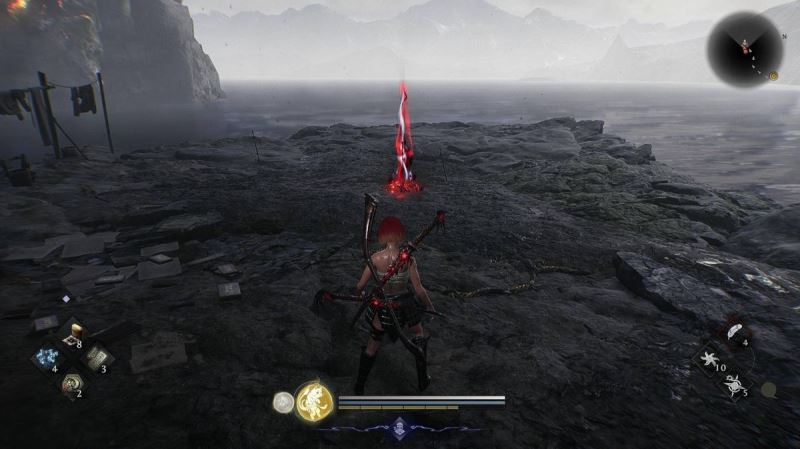
Task: Open the circular minimap
Action: point(744,49)
